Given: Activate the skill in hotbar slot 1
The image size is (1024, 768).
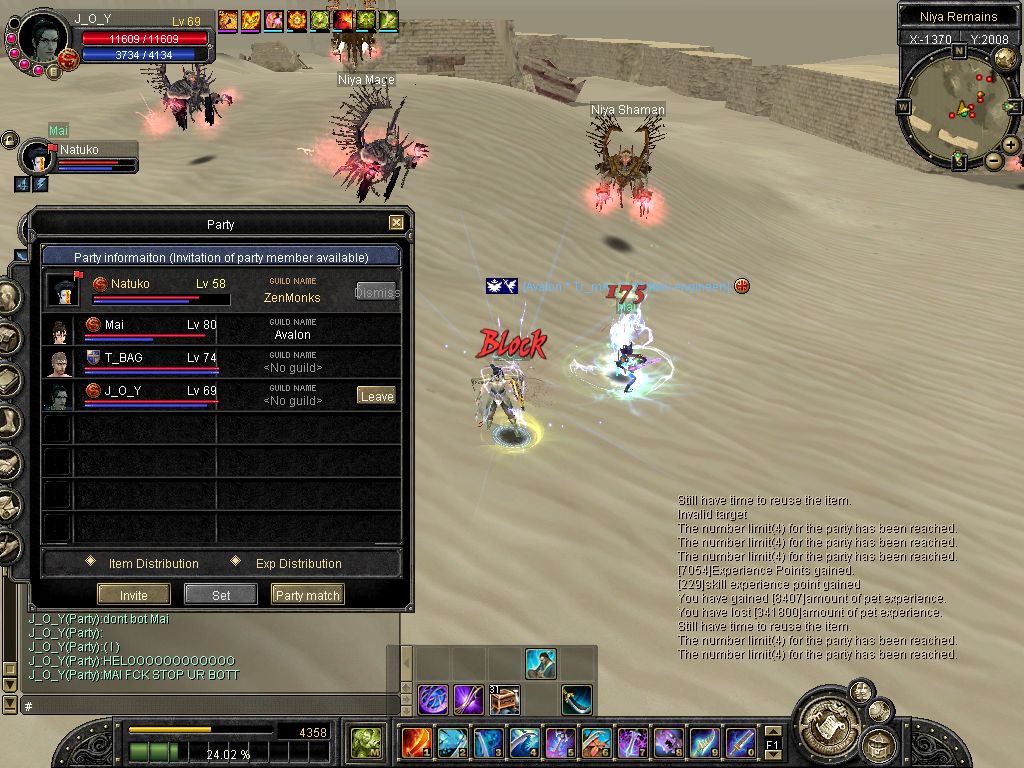Looking at the screenshot, I should coord(416,742).
